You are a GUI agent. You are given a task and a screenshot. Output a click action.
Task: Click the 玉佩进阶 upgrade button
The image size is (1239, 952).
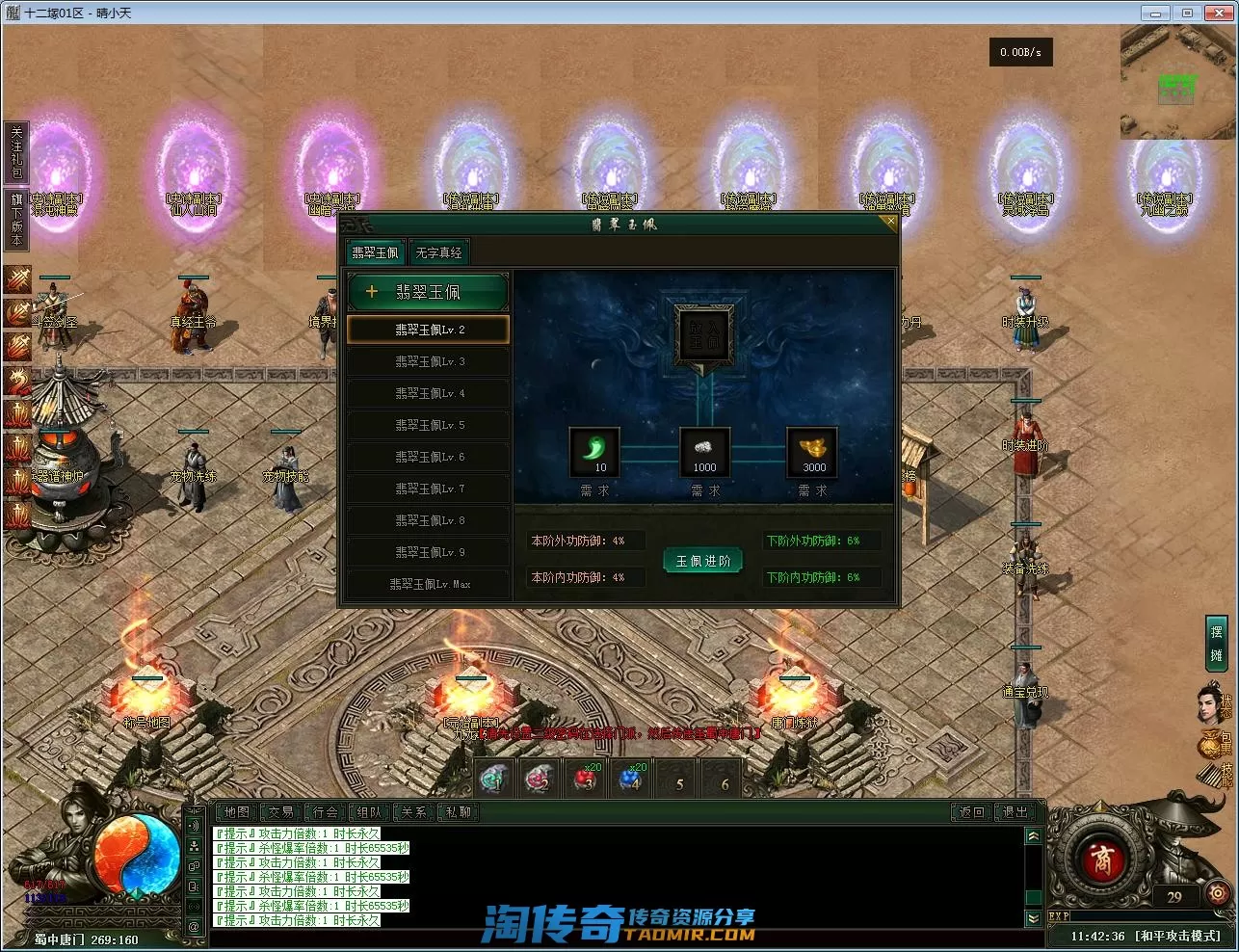pyautogui.click(x=703, y=561)
